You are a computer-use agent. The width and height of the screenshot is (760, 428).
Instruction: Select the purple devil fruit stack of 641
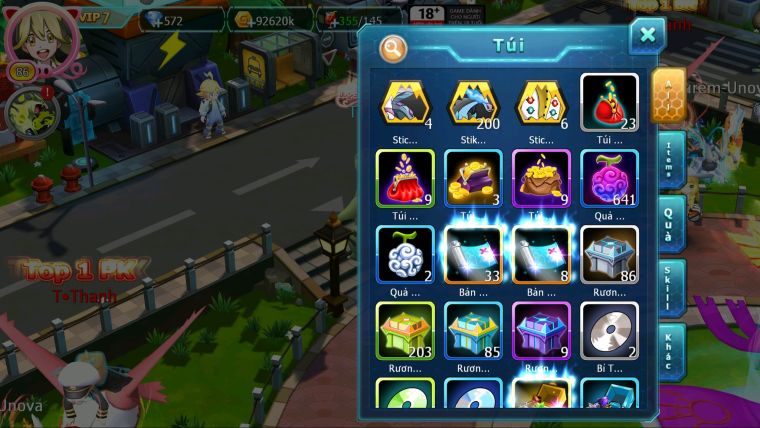coord(609,178)
